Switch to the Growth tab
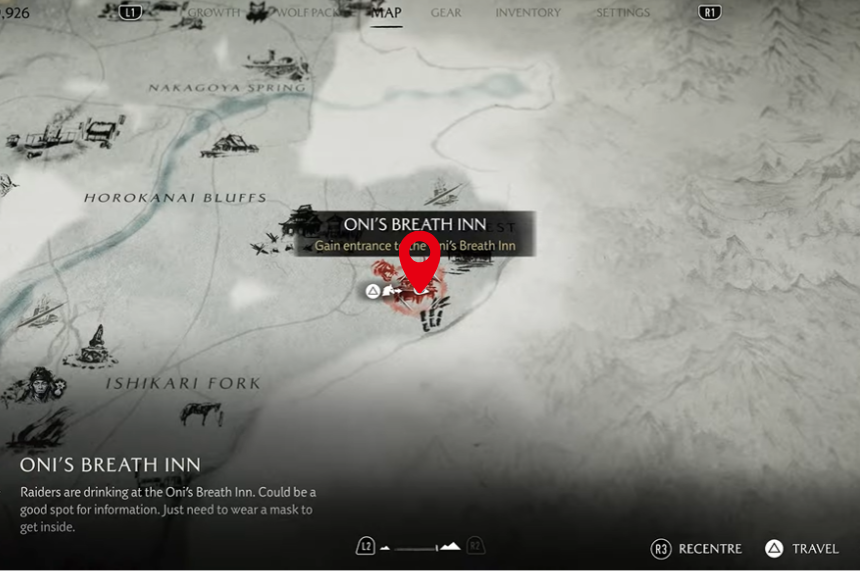Screen dimensions: 860x573 [214, 13]
